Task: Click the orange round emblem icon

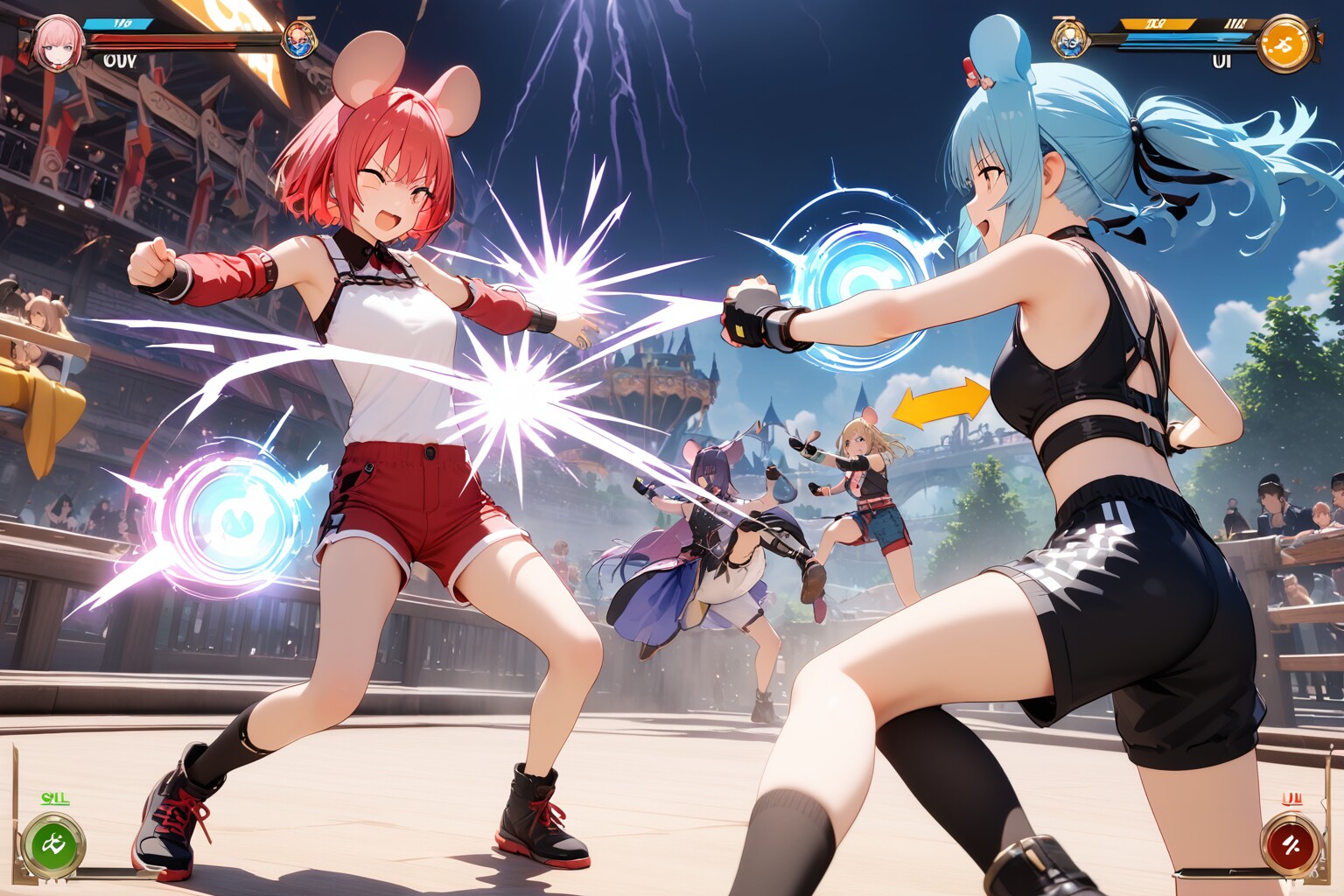Action: (1285, 44)
